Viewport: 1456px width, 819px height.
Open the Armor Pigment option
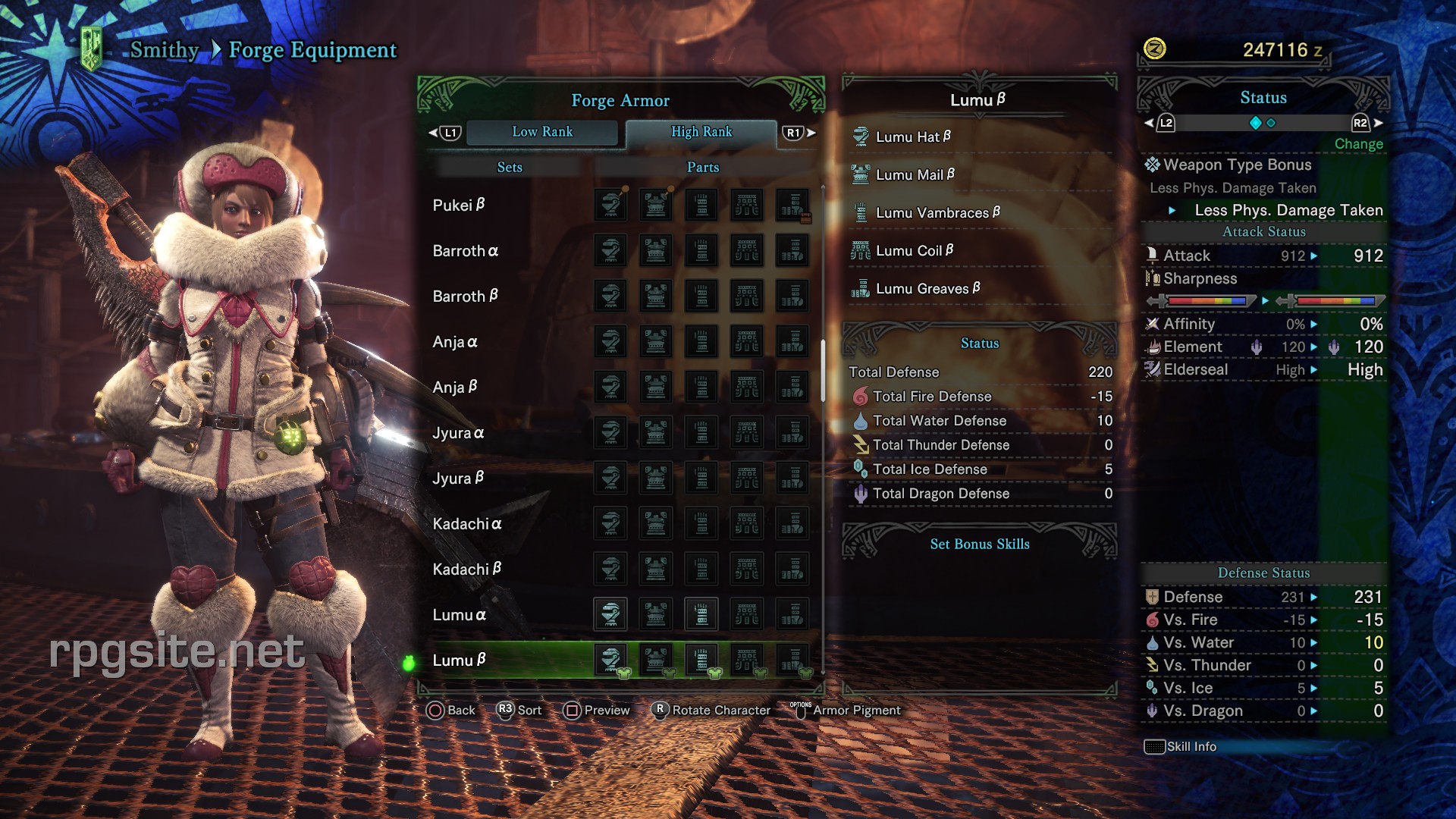(855, 711)
